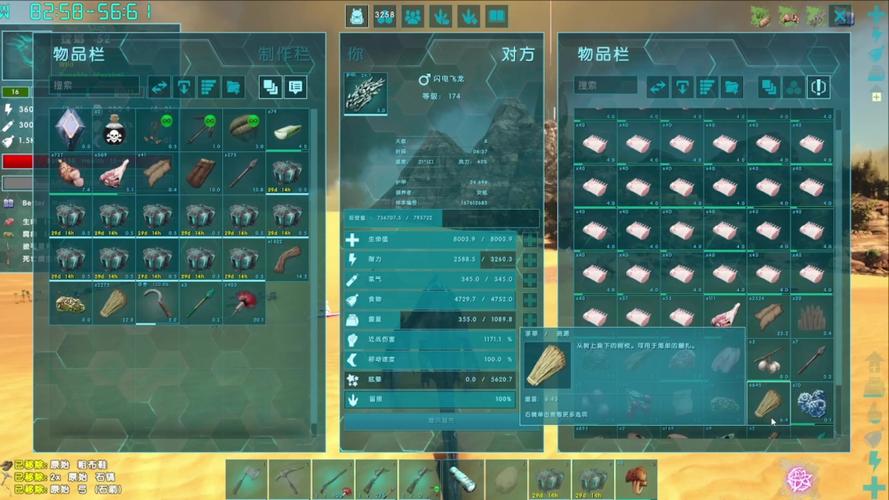Switch to the 制作栏 crafting tab

(x=283, y=53)
